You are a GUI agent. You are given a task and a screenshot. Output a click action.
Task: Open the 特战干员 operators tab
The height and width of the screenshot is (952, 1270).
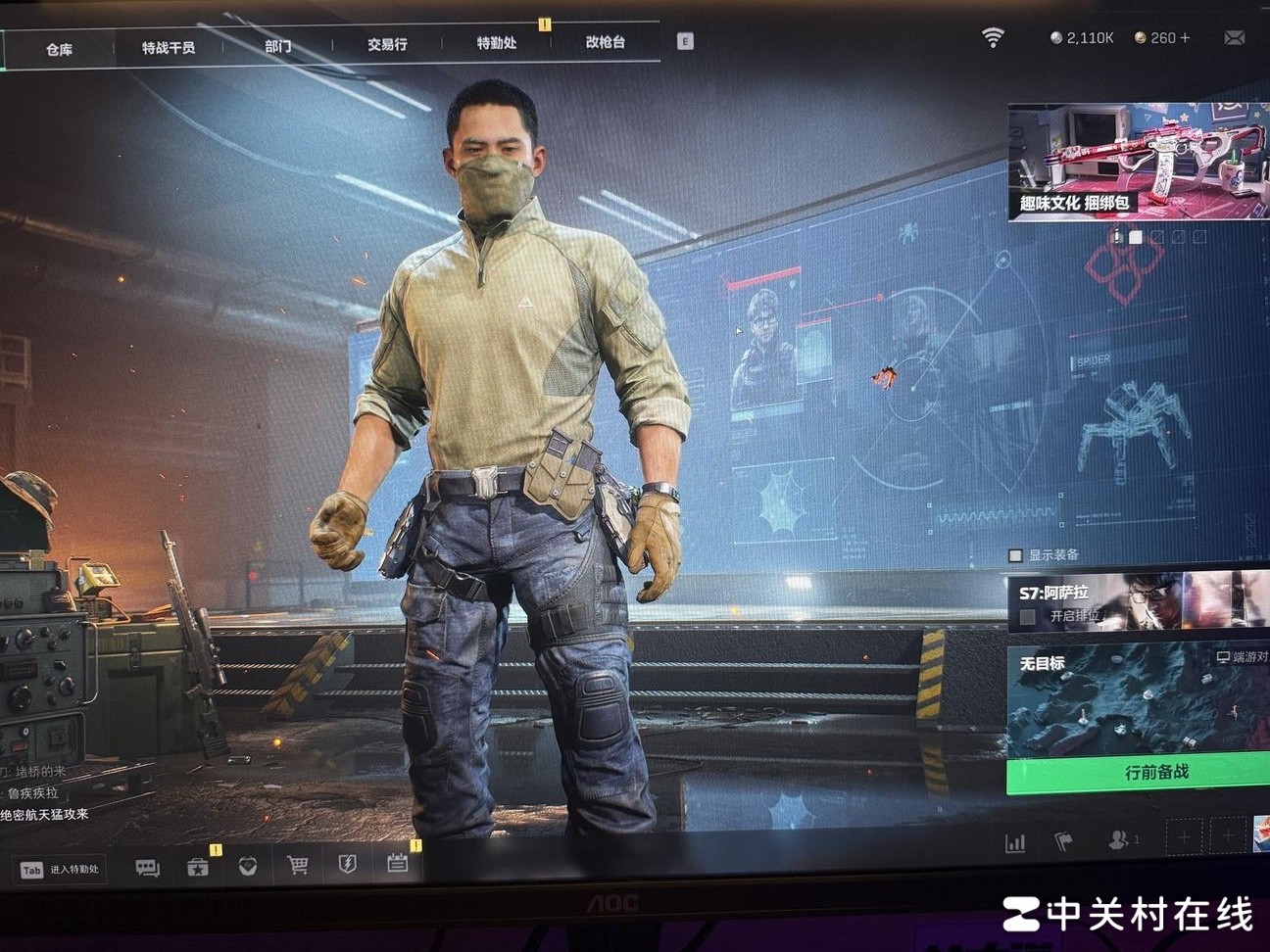[x=169, y=47]
